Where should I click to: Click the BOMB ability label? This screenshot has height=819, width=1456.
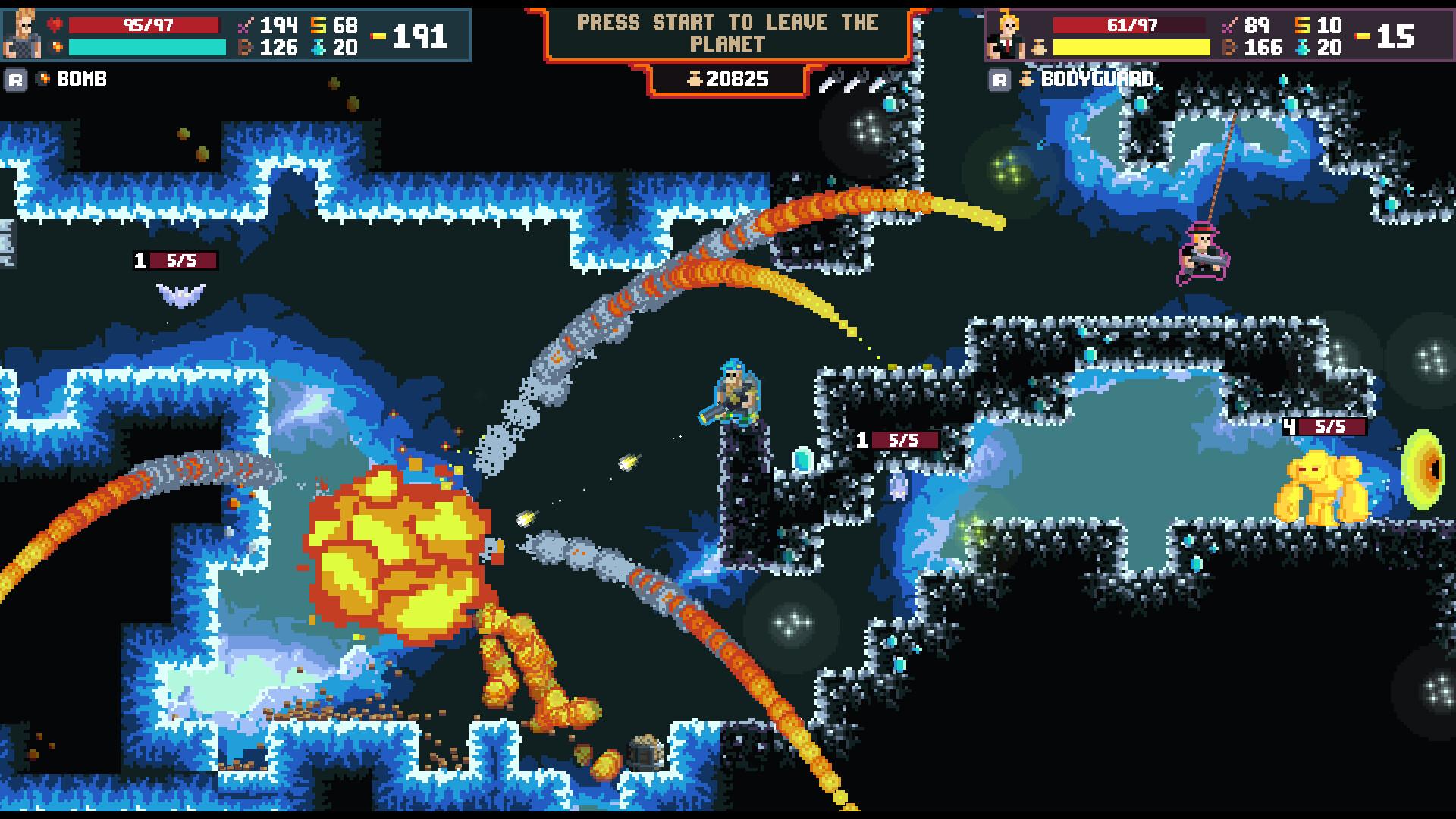pyautogui.click(x=82, y=78)
